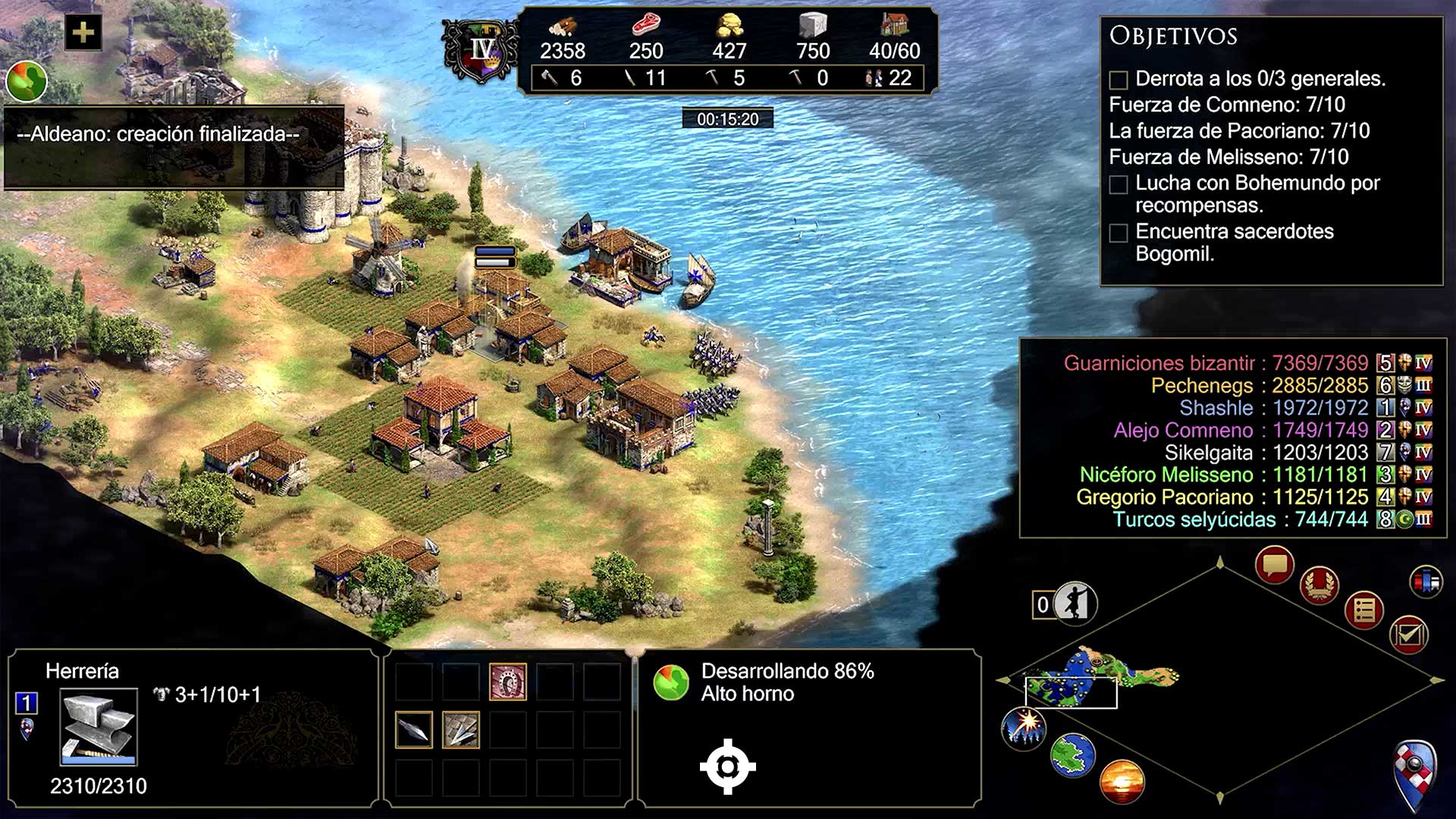Open the chat speech-bubble button
1456x819 pixels.
point(1274,565)
